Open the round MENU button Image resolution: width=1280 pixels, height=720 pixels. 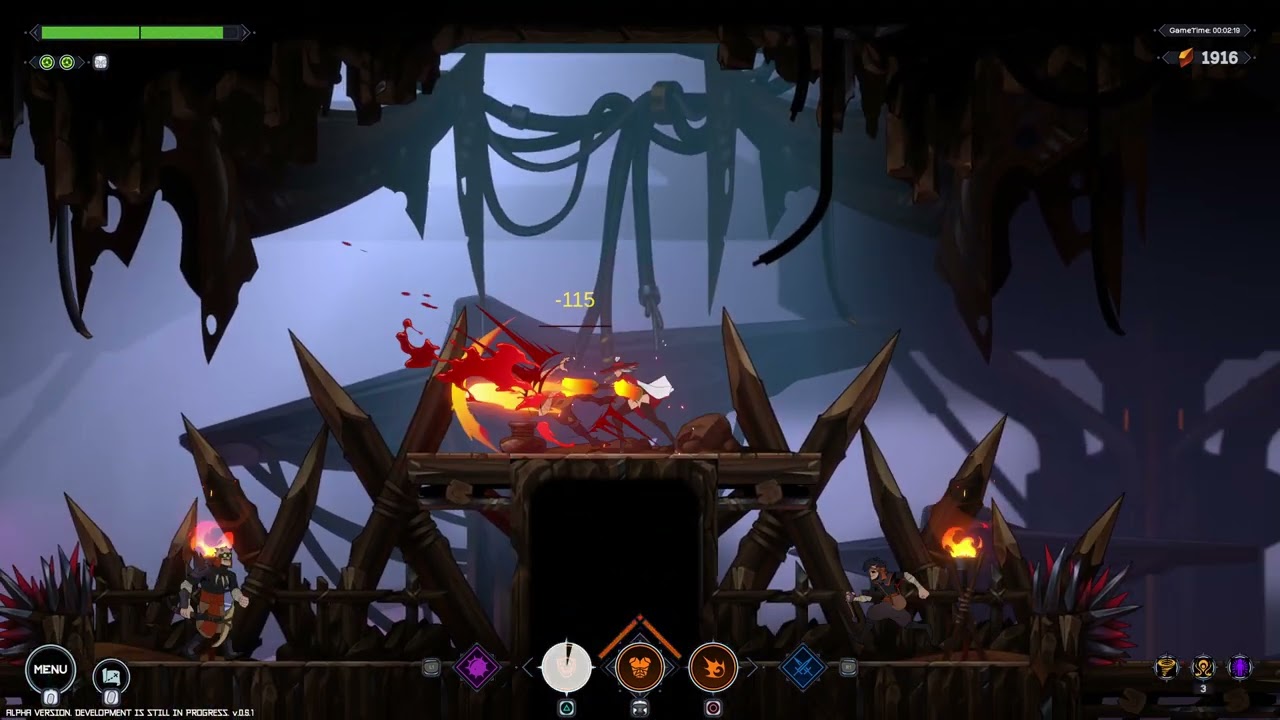pyautogui.click(x=50, y=670)
